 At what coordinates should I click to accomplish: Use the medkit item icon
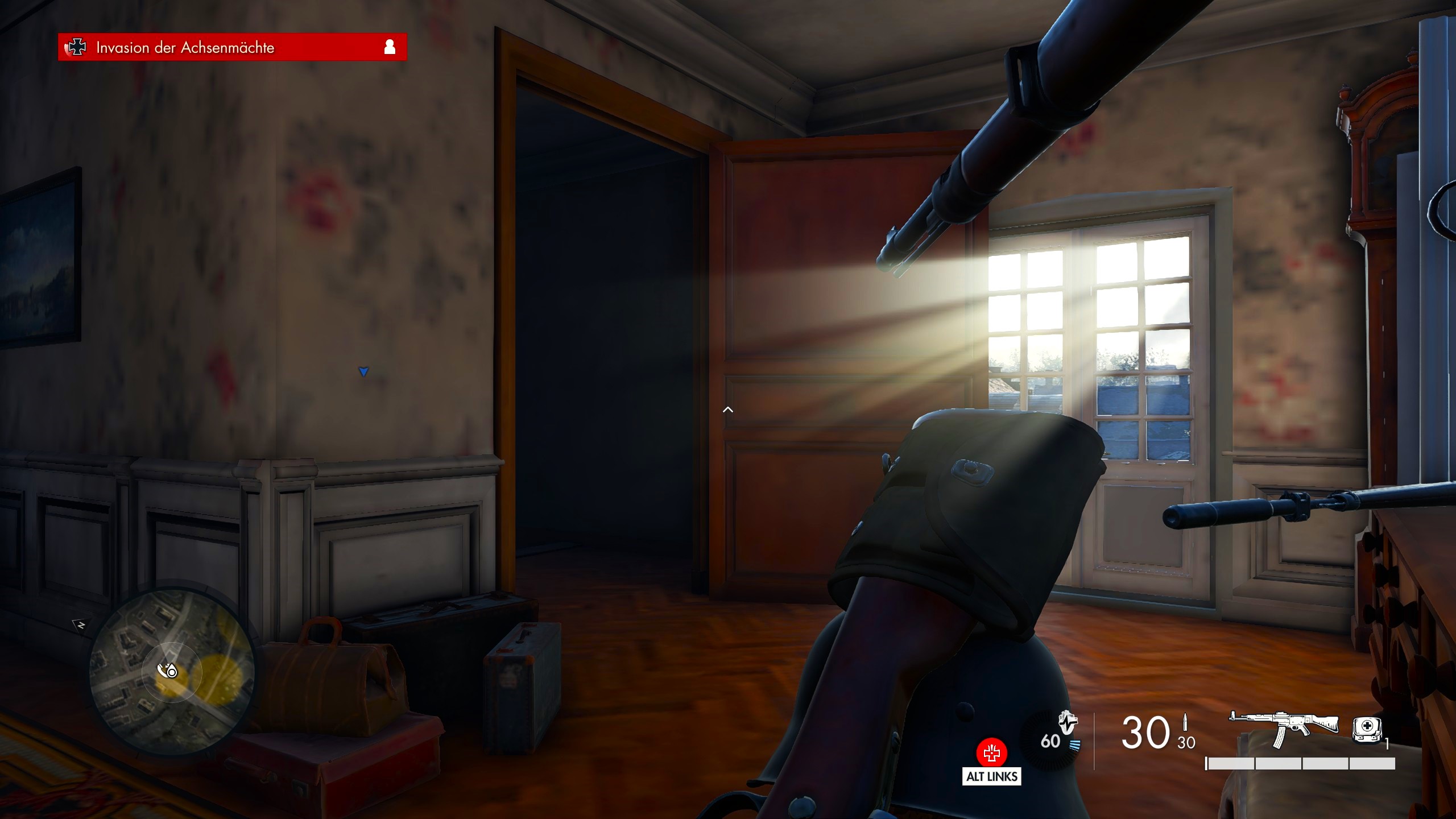click(1366, 730)
